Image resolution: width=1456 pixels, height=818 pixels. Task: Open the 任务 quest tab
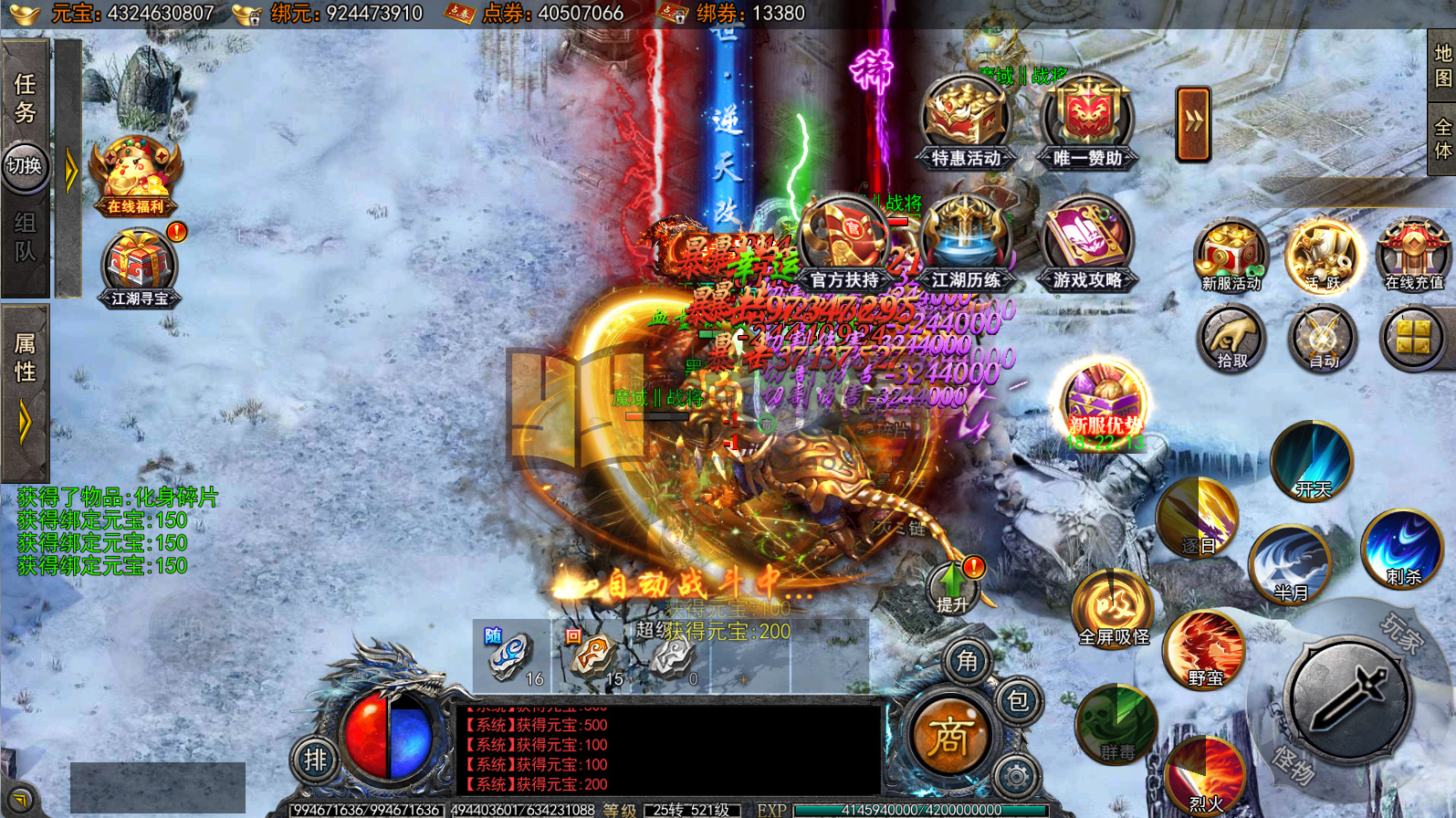(25, 97)
